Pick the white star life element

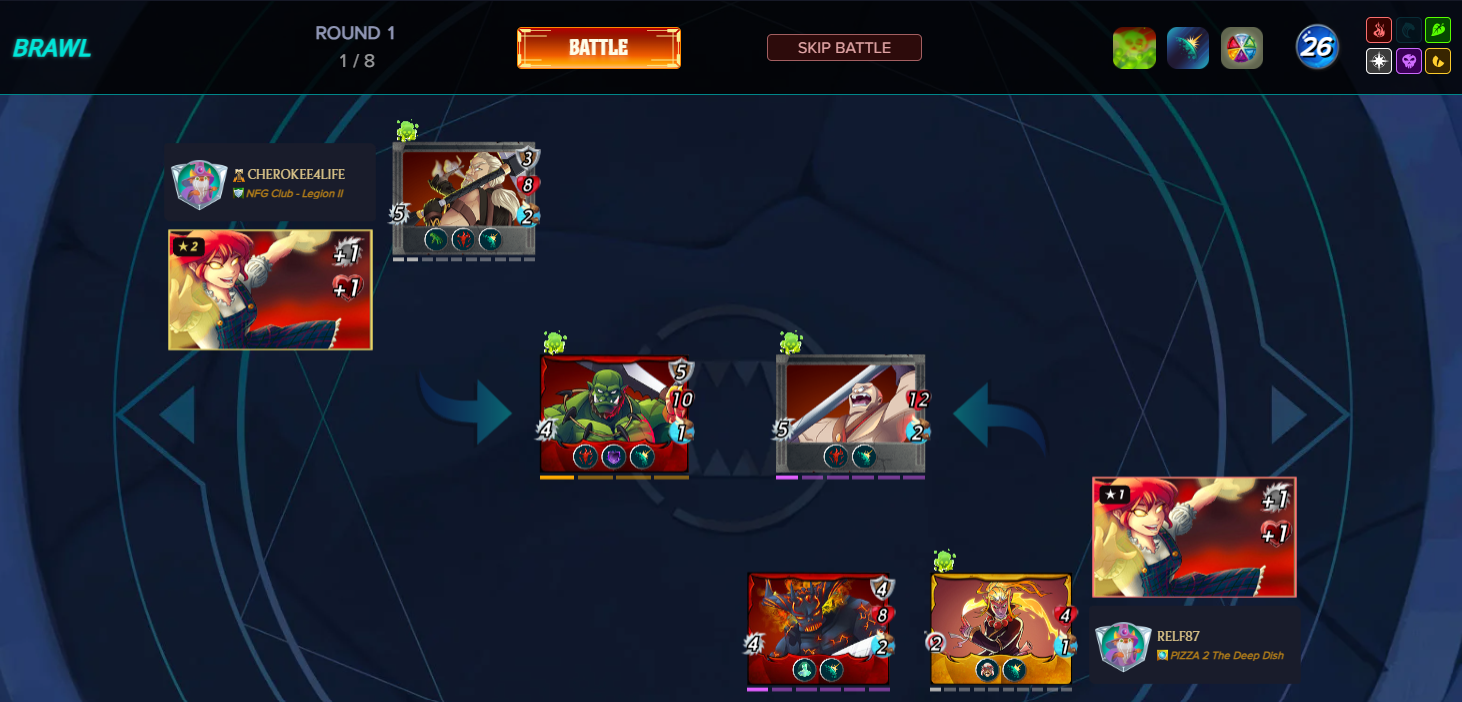(1379, 61)
